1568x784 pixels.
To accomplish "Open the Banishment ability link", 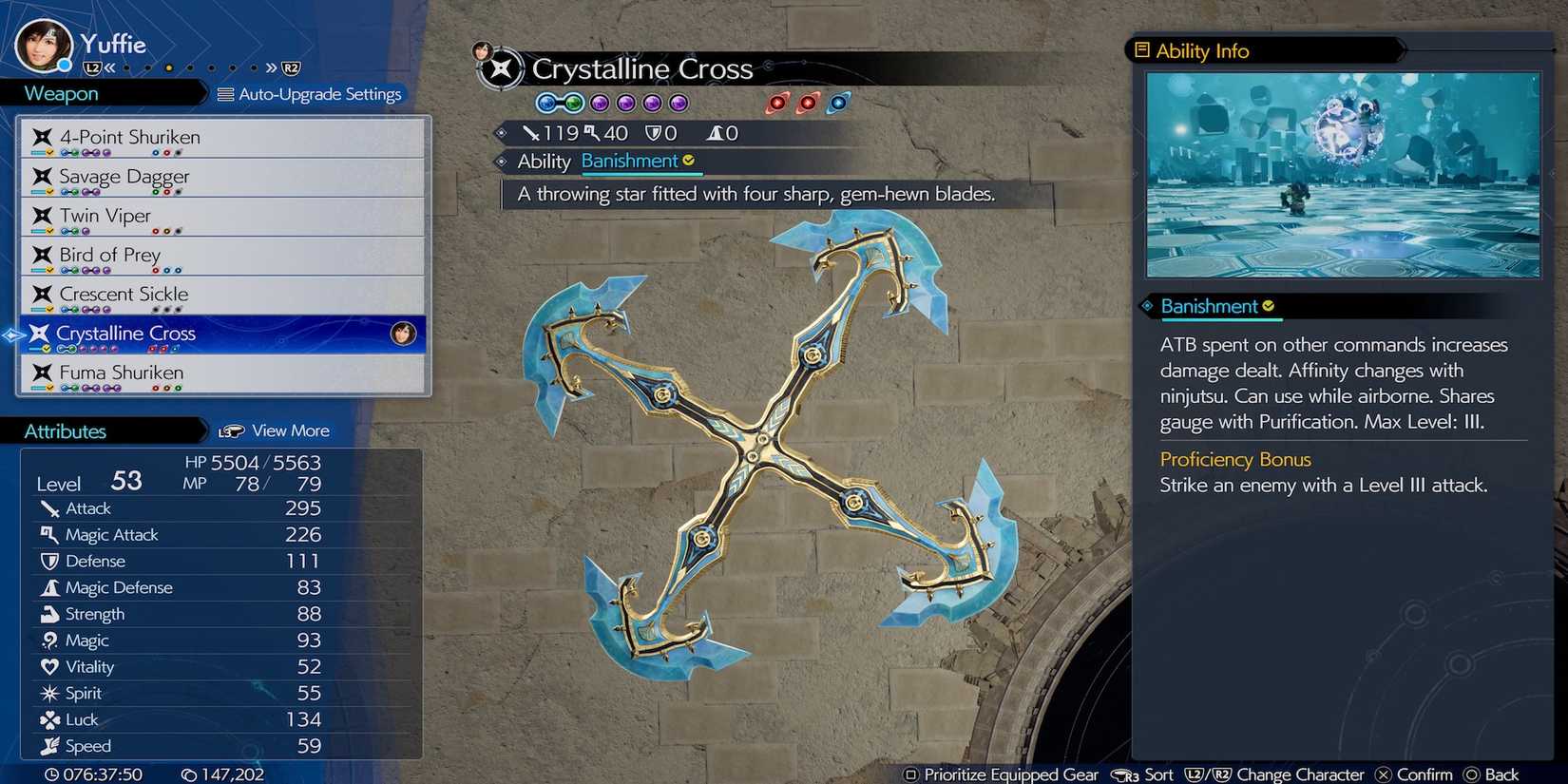I will (x=632, y=162).
